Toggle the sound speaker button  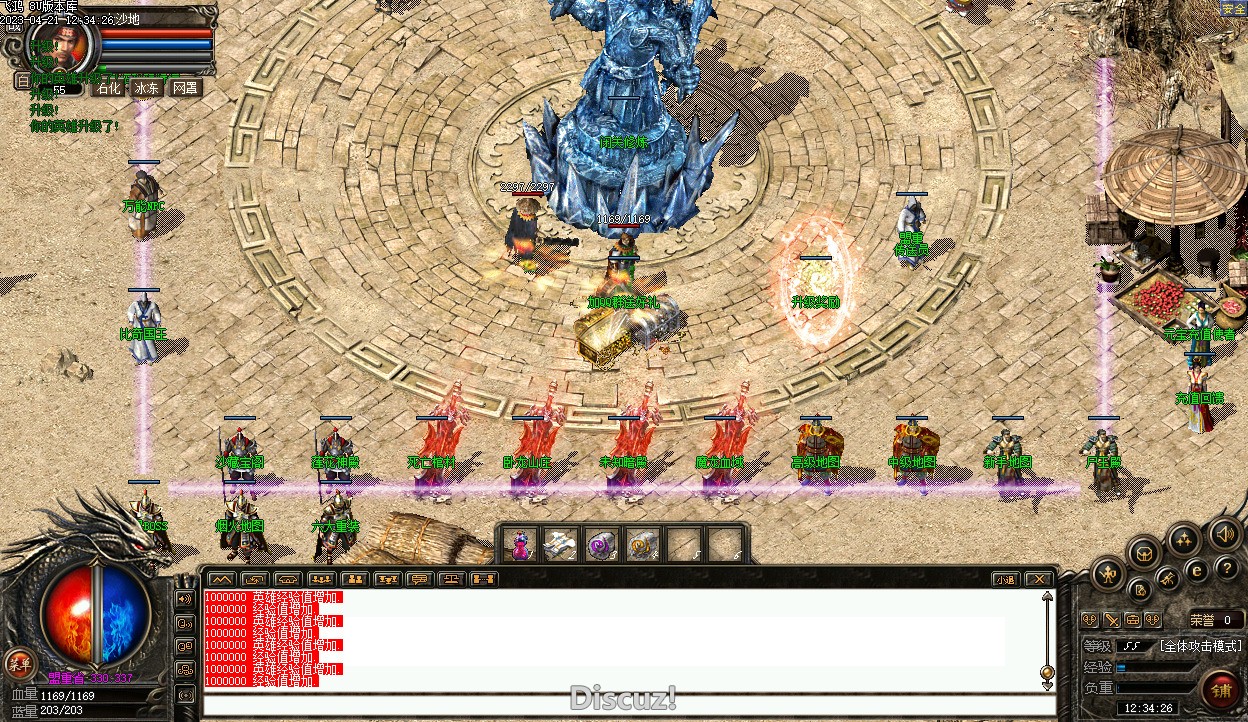click(1223, 533)
